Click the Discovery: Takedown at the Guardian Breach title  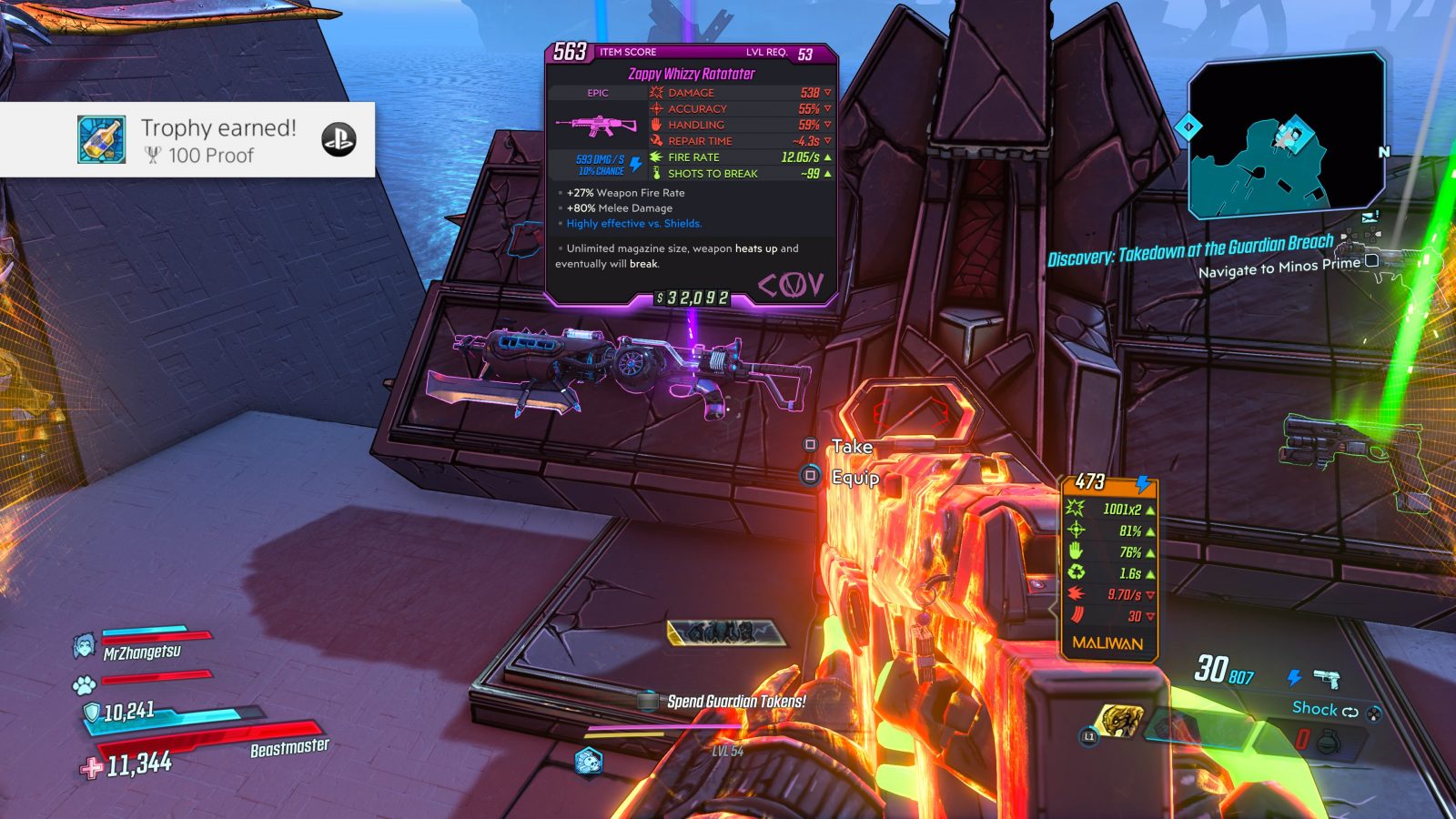click(1190, 251)
